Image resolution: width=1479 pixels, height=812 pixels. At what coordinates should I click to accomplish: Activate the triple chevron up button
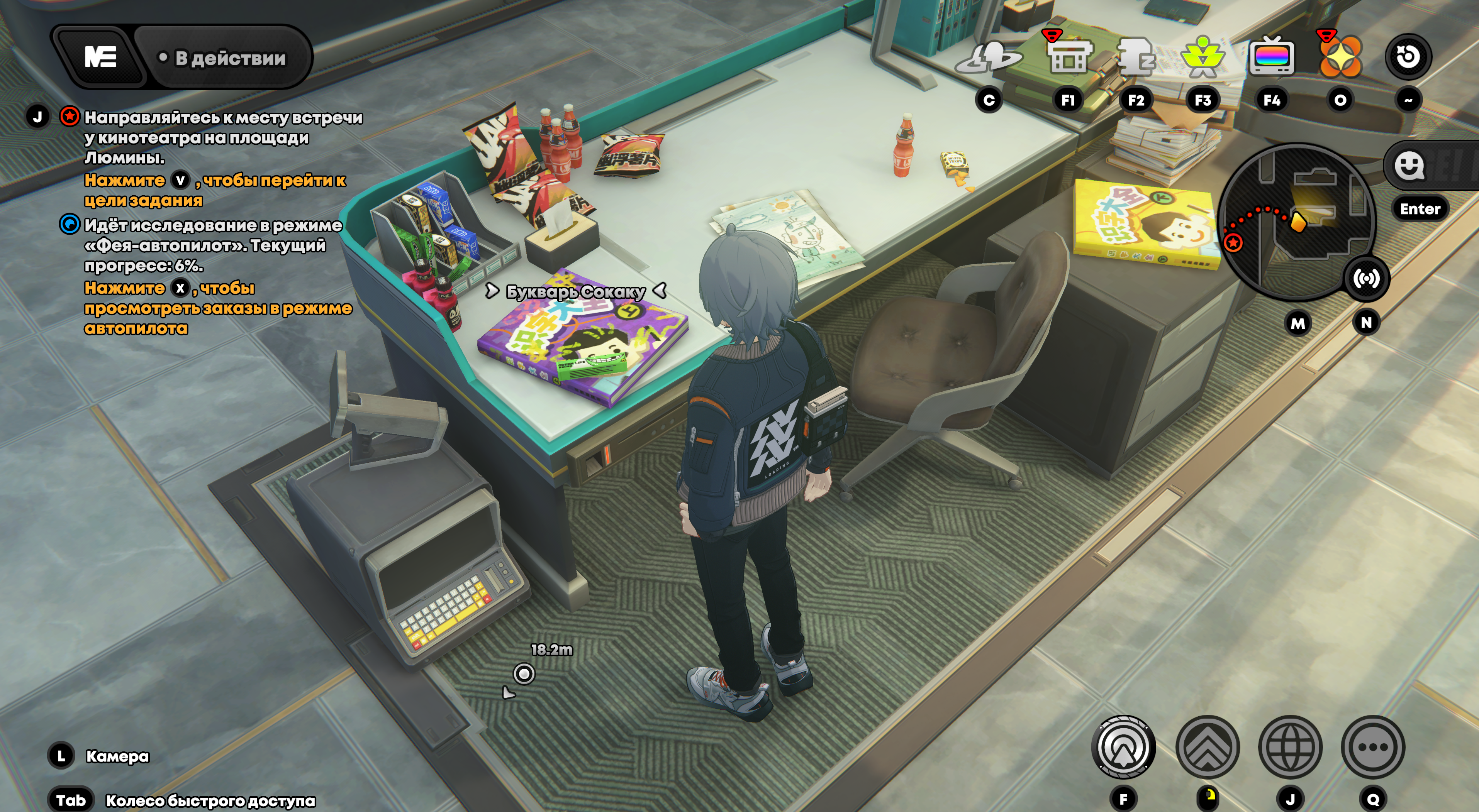1208,747
